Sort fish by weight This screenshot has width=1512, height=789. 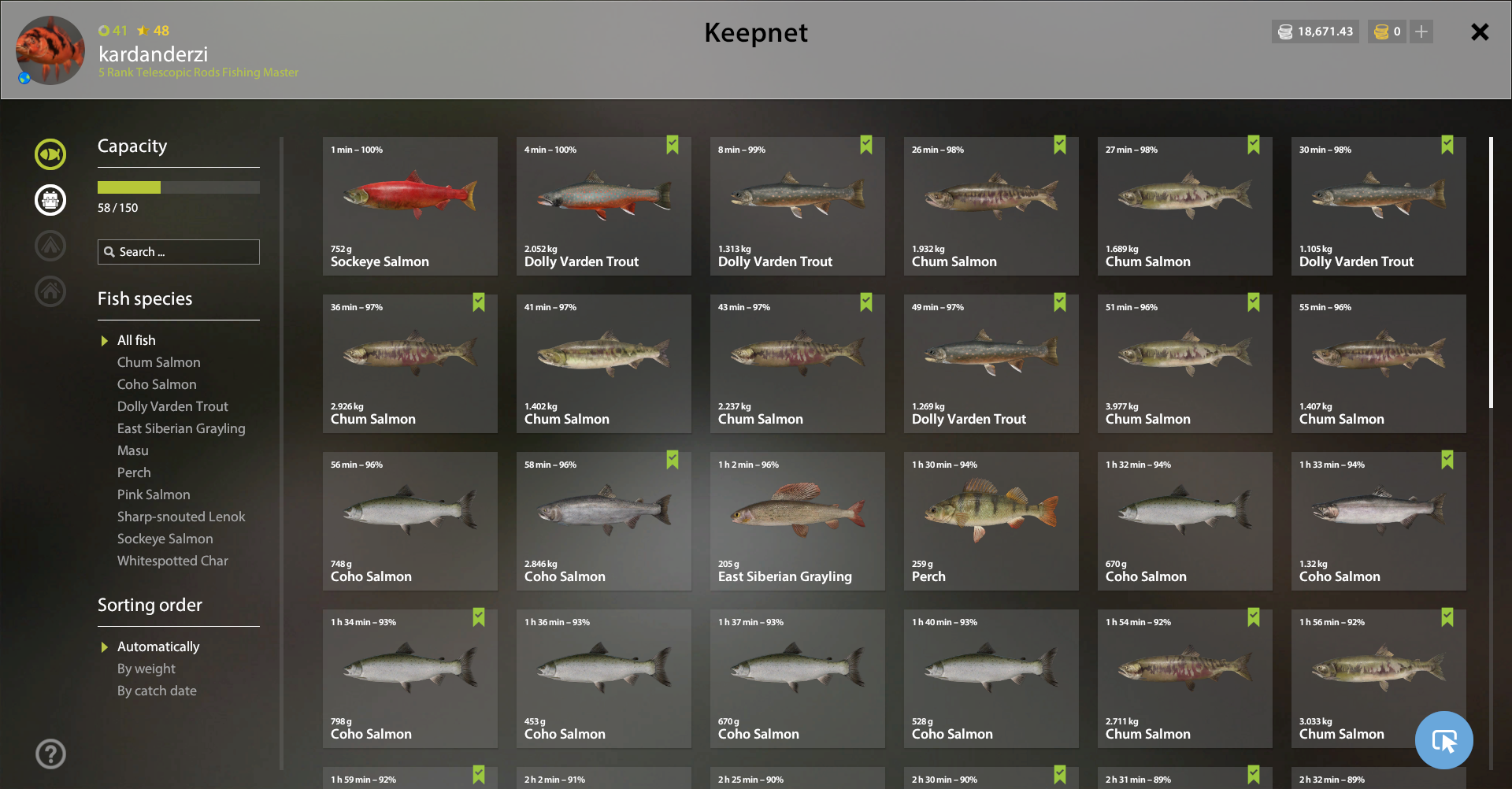tap(146, 669)
